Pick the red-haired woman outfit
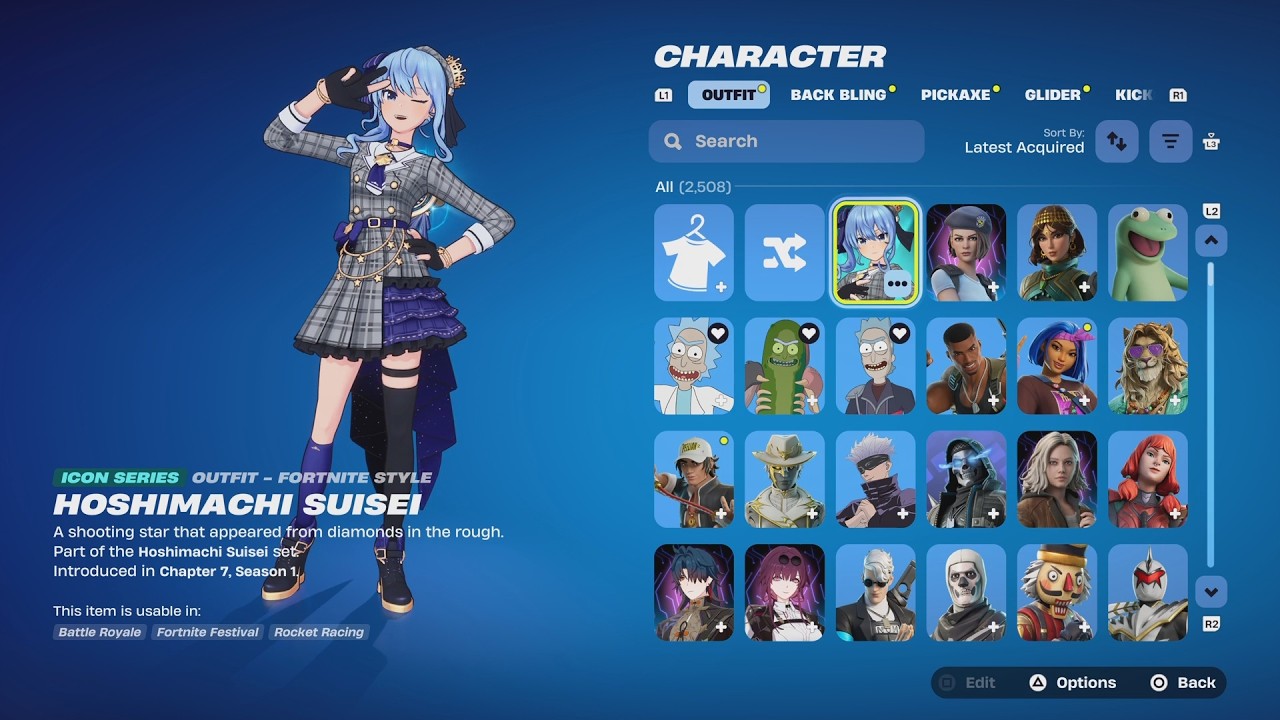This screenshot has width=1280, height=720. [1148, 479]
